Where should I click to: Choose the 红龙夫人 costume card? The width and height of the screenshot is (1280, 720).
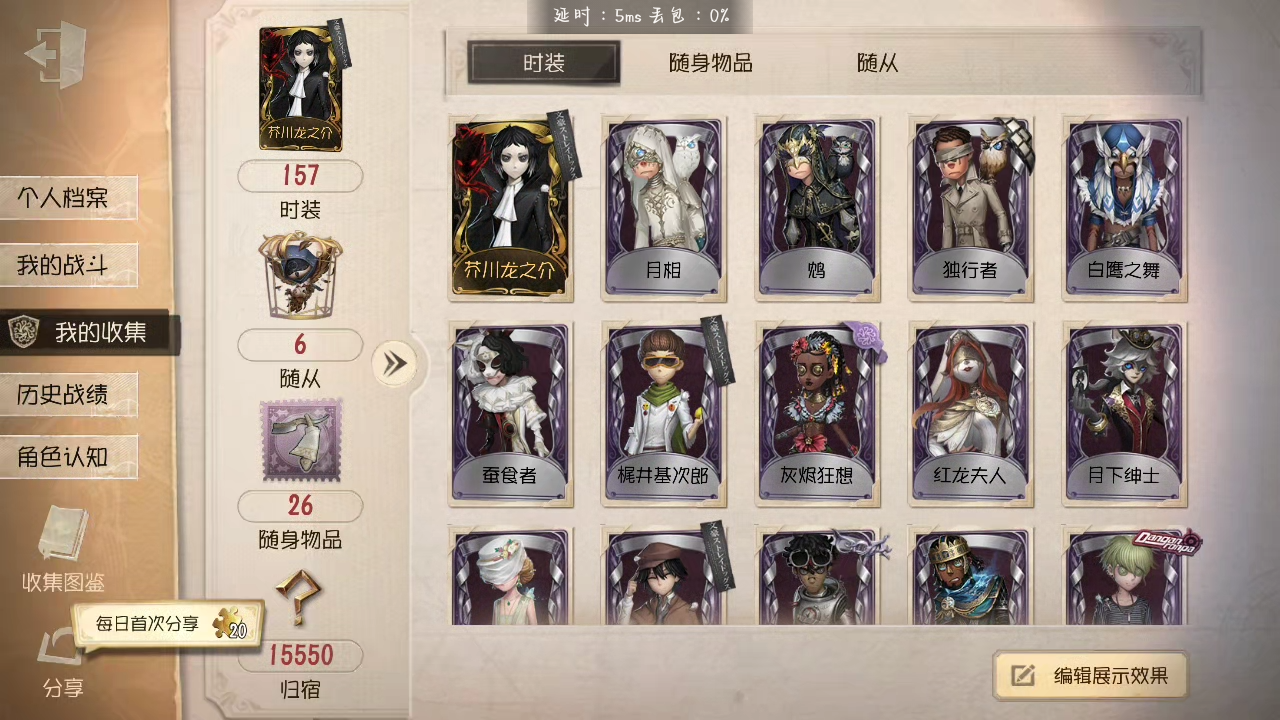click(x=970, y=414)
